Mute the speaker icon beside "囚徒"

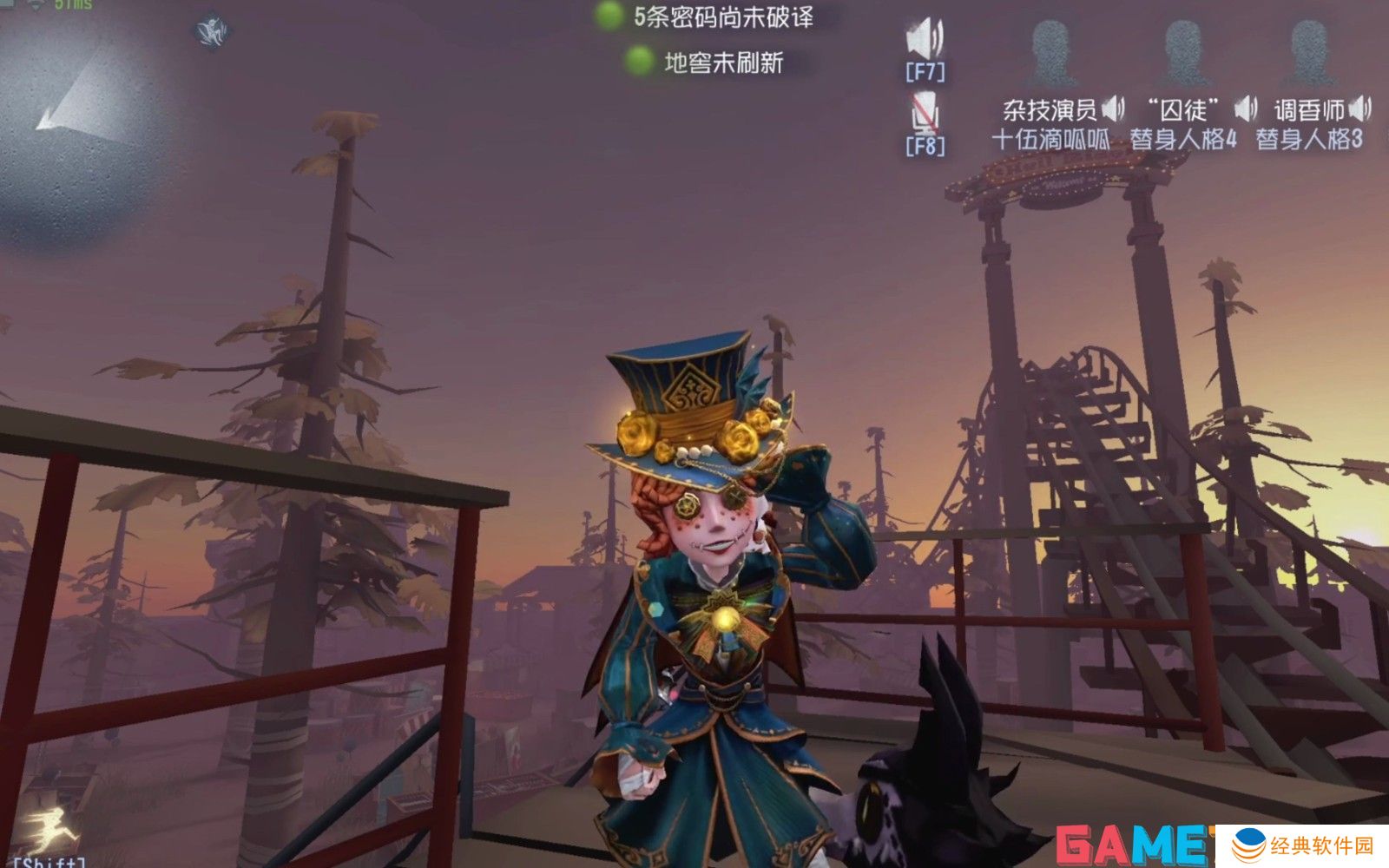pyautogui.click(x=1246, y=108)
